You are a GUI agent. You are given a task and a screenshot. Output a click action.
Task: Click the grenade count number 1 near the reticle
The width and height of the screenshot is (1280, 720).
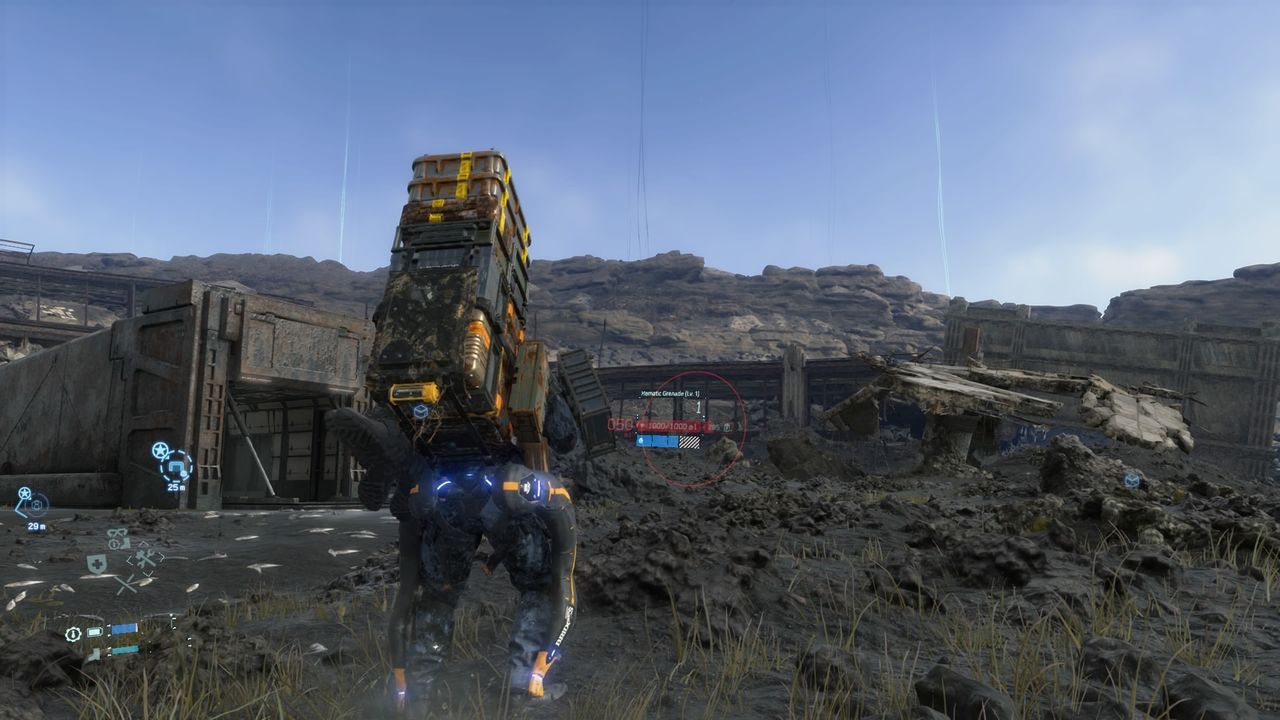(x=698, y=406)
